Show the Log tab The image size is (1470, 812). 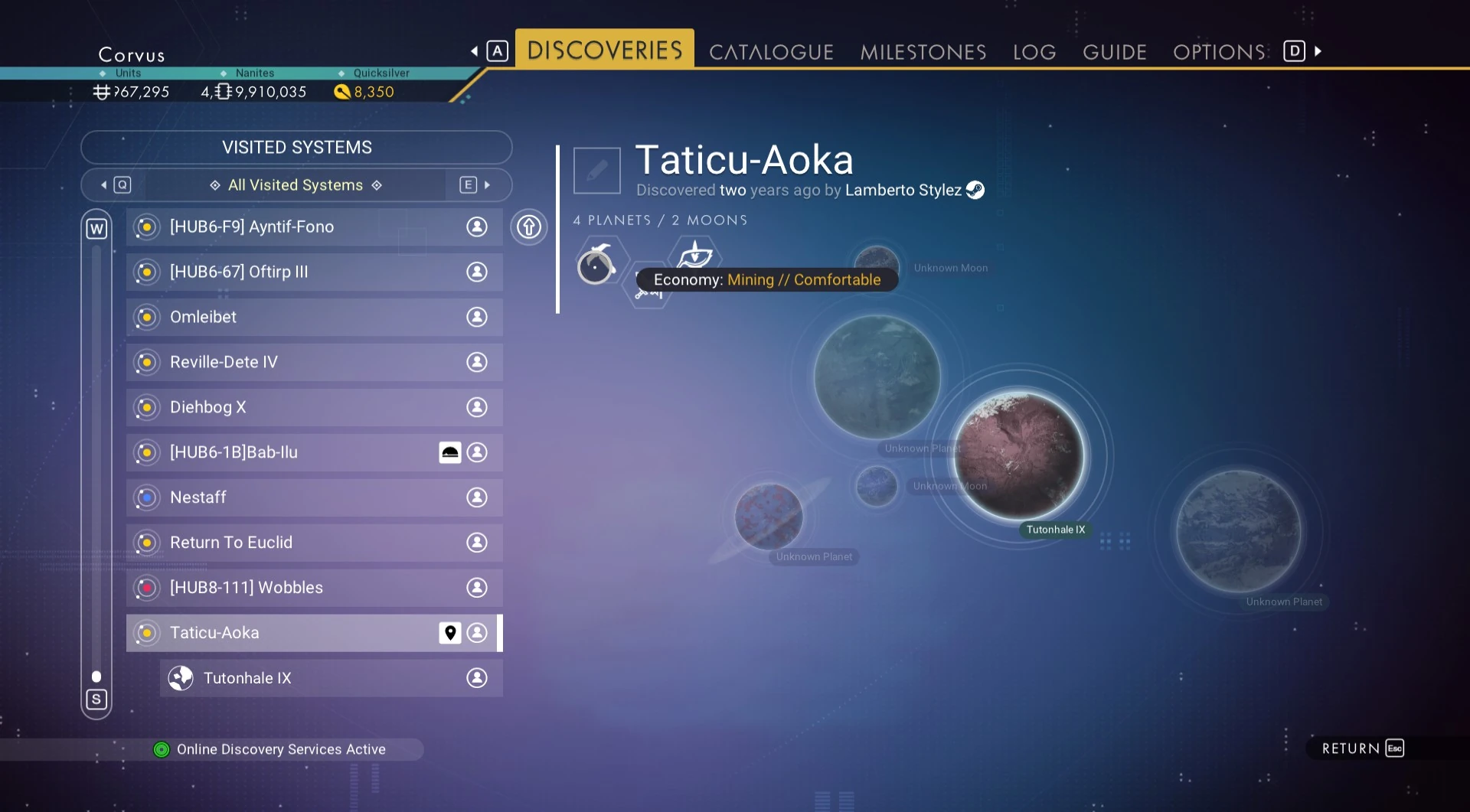1034,52
